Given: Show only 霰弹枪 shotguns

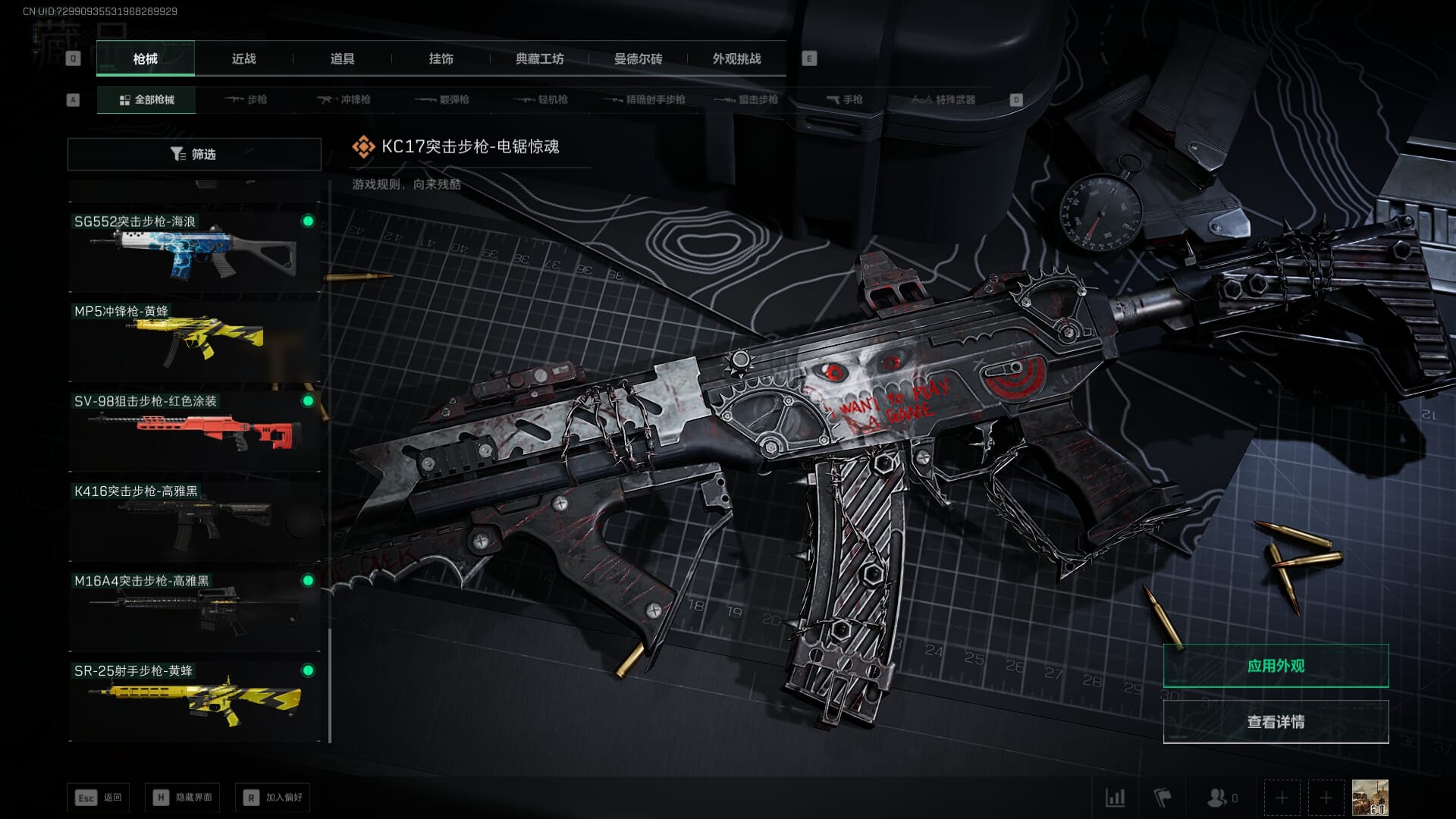Looking at the screenshot, I should (443, 100).
